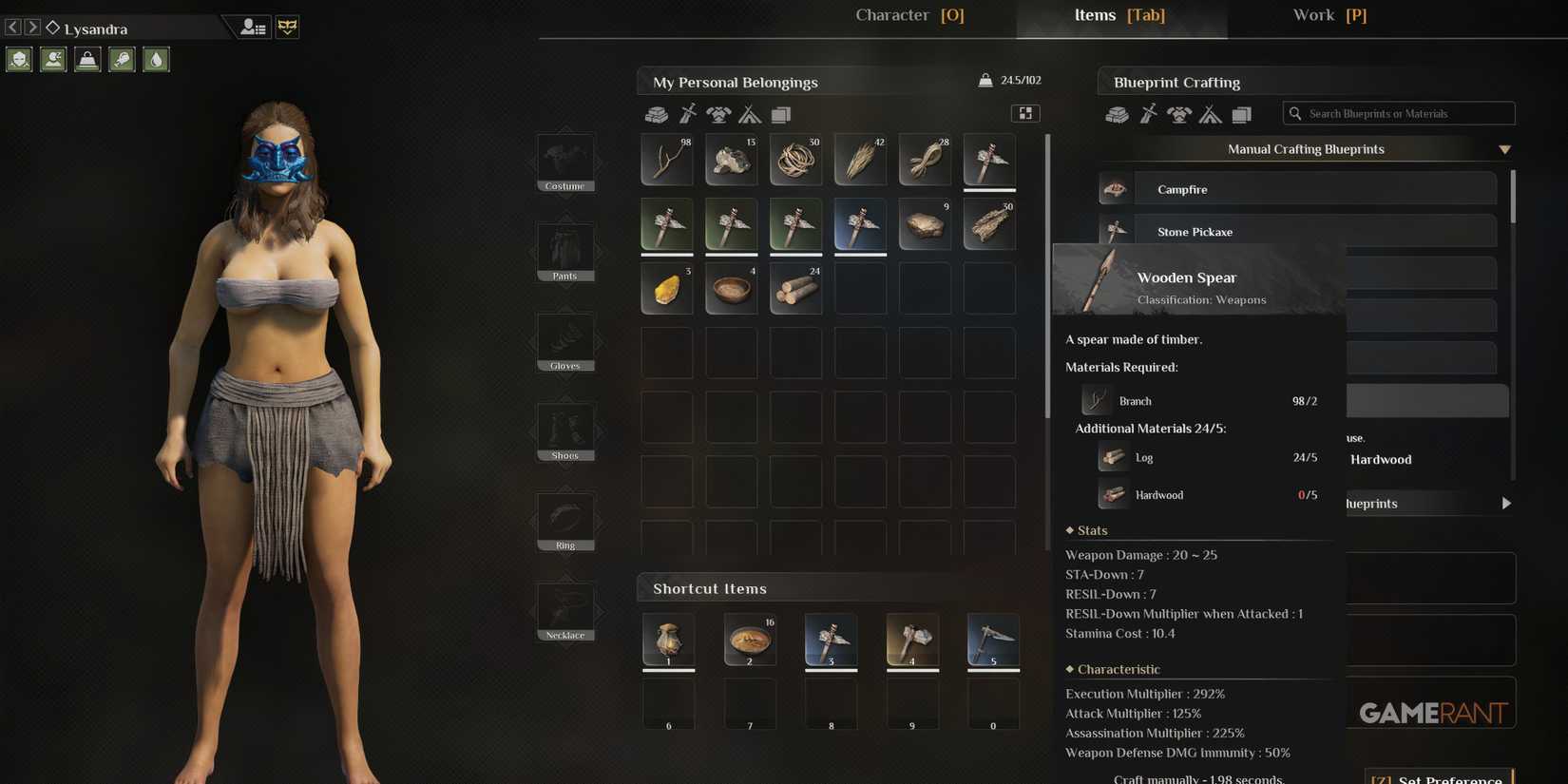Select the weapons filter in Personal Belongings

tap(688, 114)
